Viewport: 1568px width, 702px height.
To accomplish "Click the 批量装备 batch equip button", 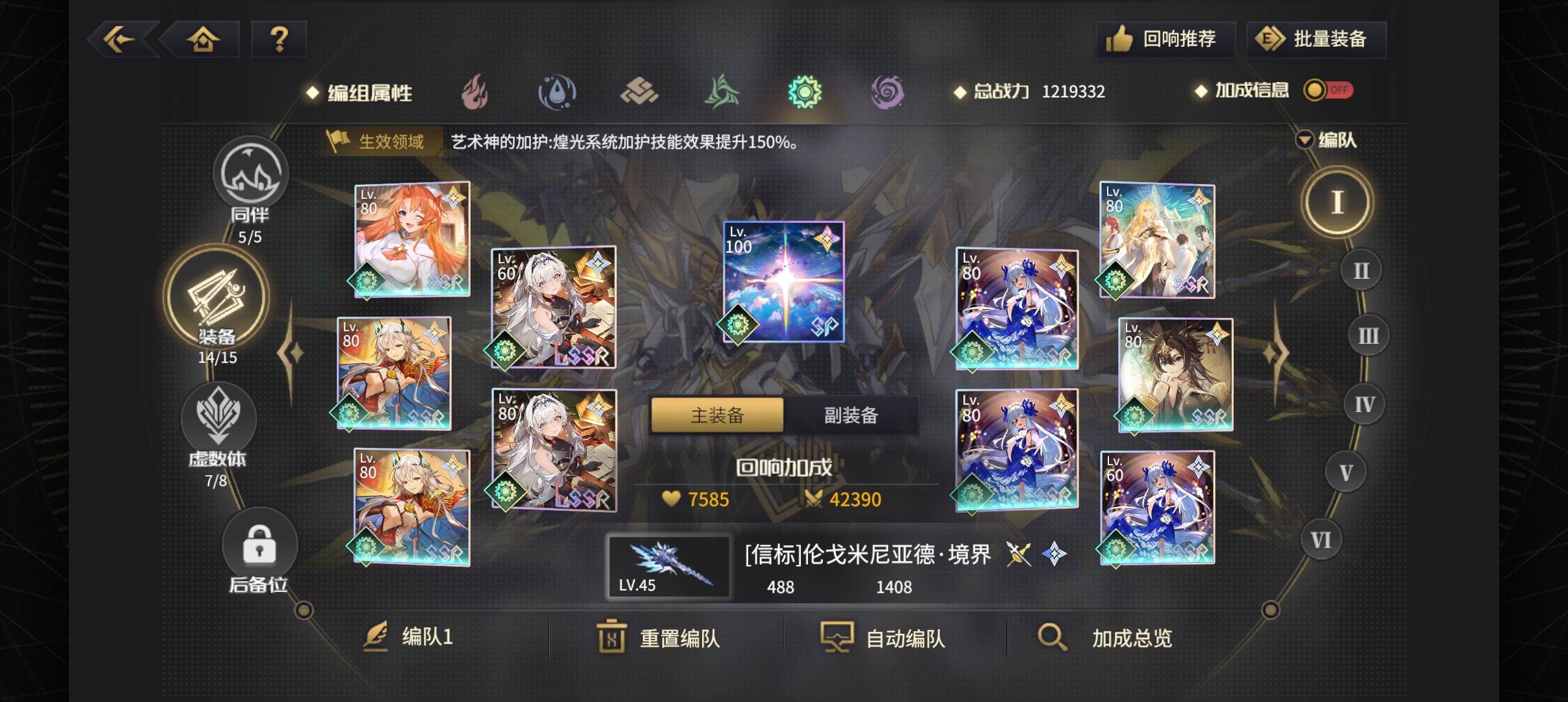I will click(1316, 39).
